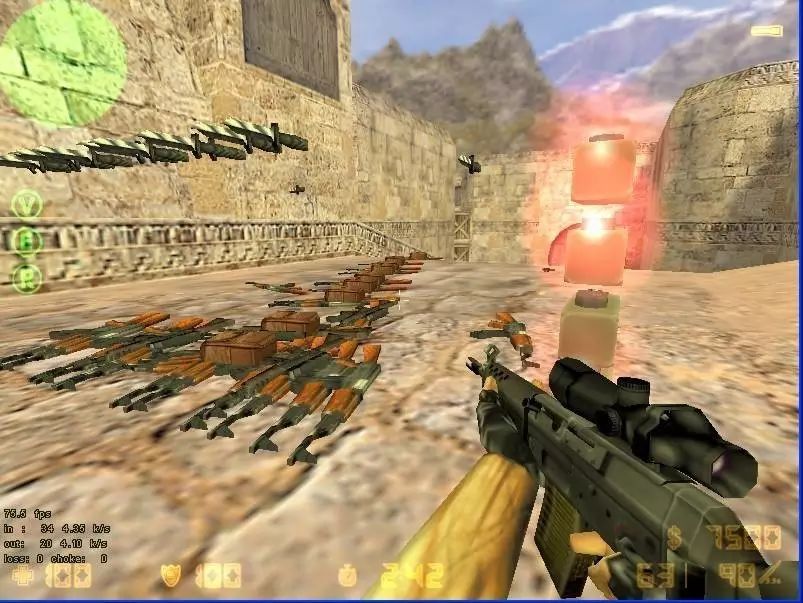Select the green circled V icon
Viewport: 803px width, 603px height.
pos(27,204)
